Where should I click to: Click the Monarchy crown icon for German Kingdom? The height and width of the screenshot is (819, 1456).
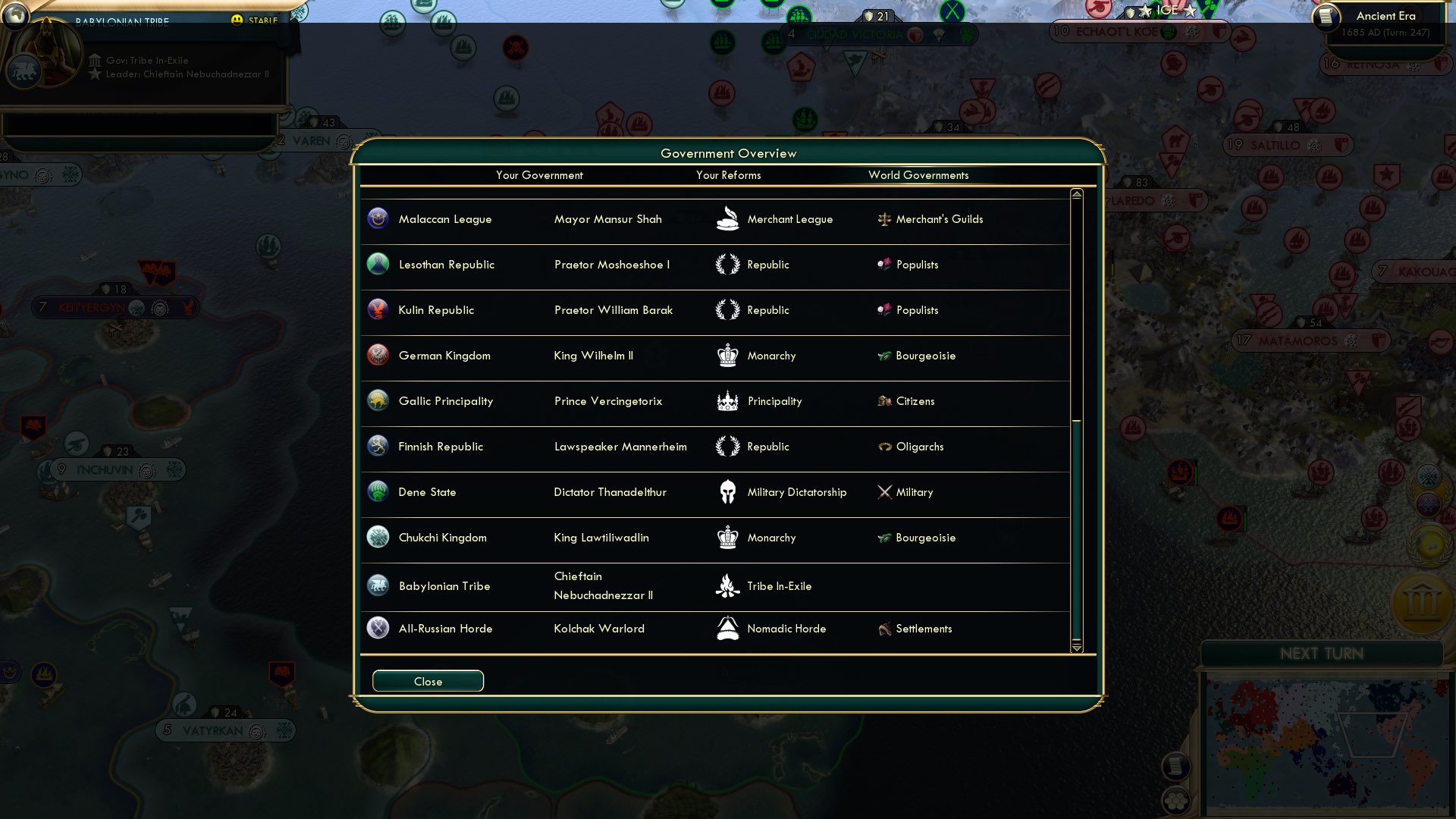(x=728, y=355)
